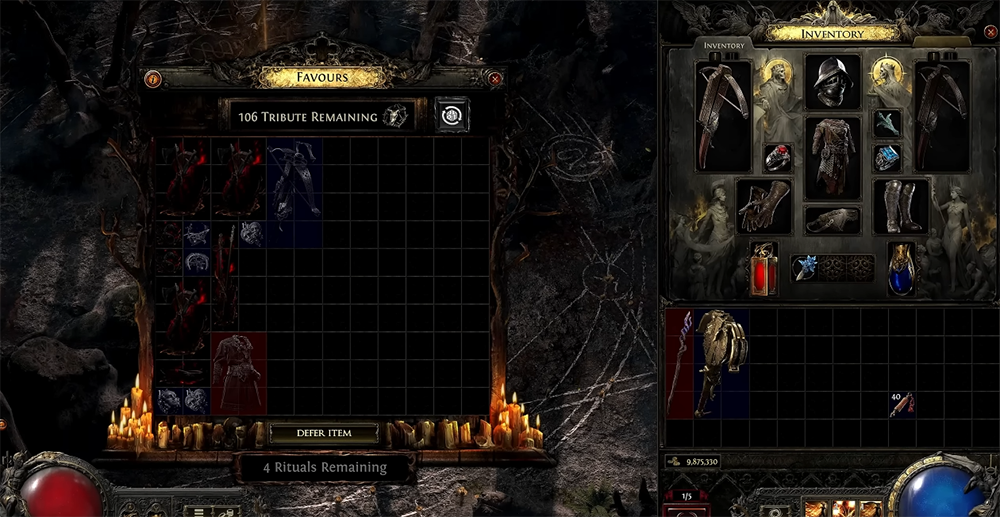Click the red ruby ring slot
This screenshot has height=517, width=1000.
point(778,158)
